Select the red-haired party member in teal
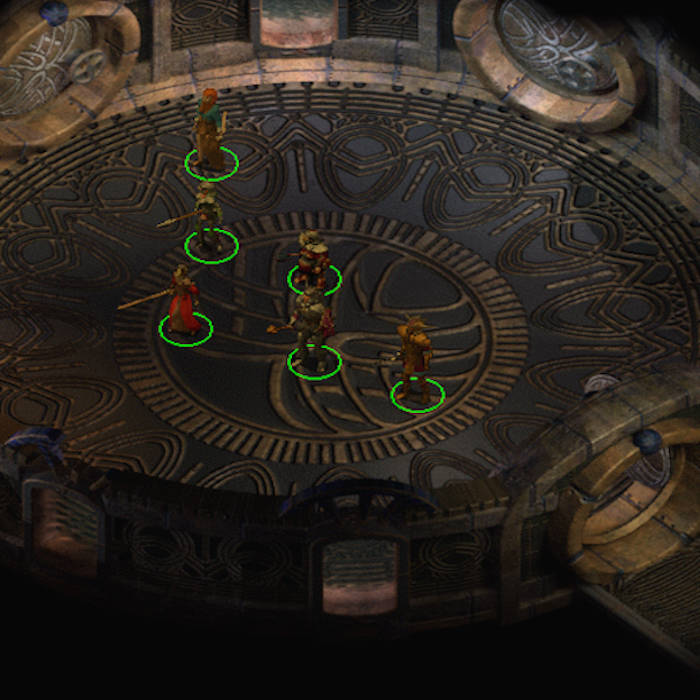Viewport: 700px width, 700px height. click(x=210, y=132)
